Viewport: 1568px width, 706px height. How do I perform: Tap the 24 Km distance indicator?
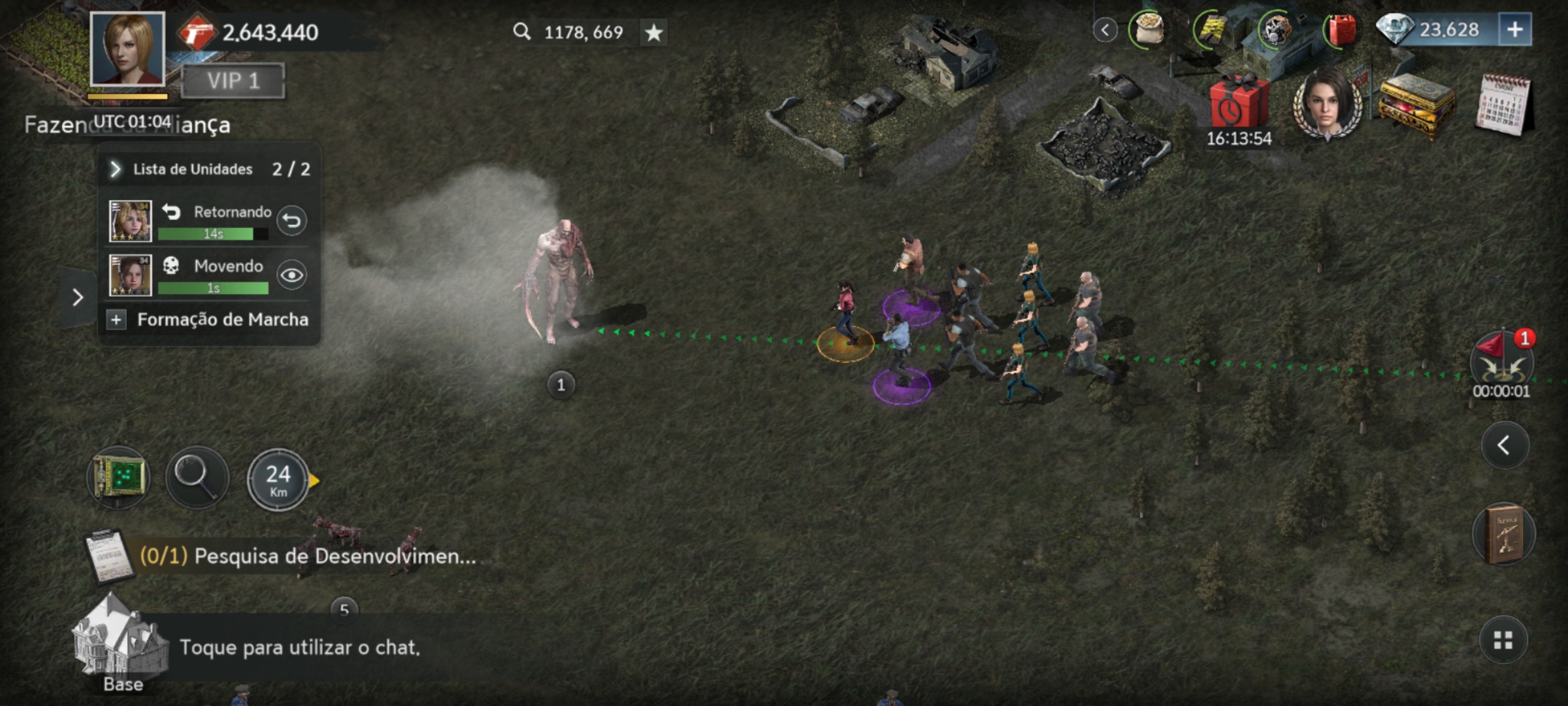278,480
